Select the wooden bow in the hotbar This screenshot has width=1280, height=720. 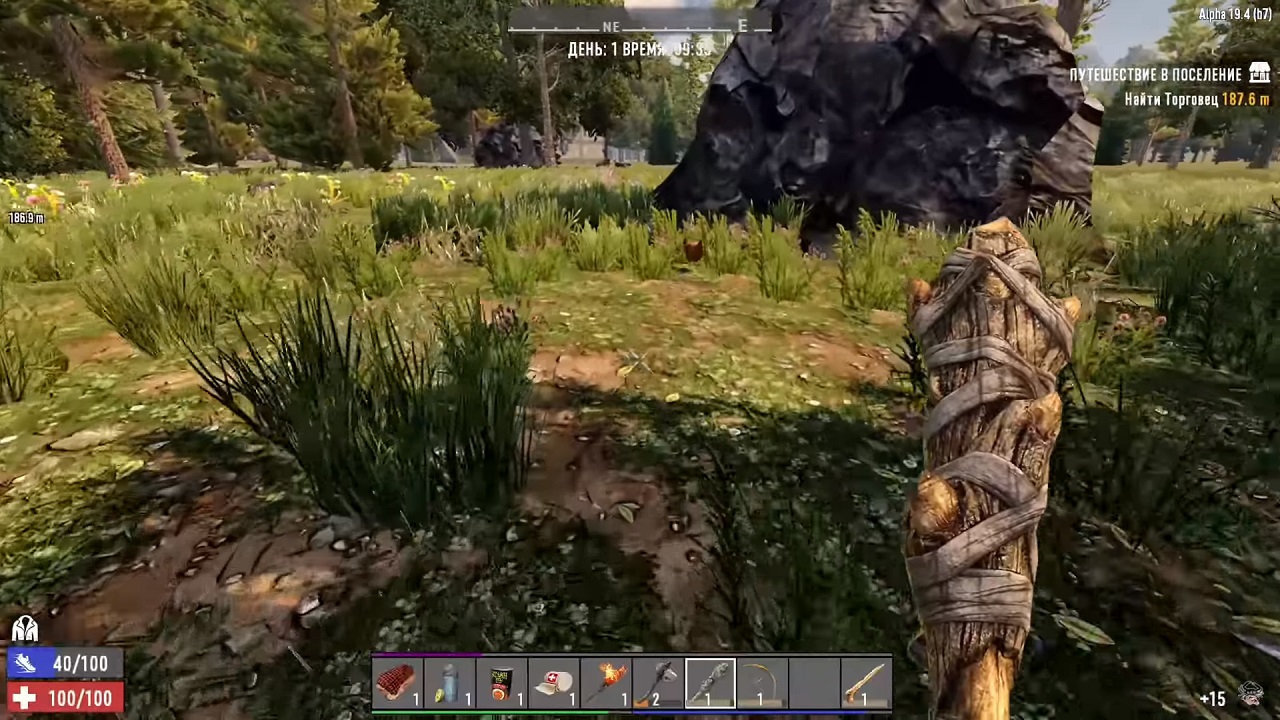pyautogui.click(x=762, y=683)
